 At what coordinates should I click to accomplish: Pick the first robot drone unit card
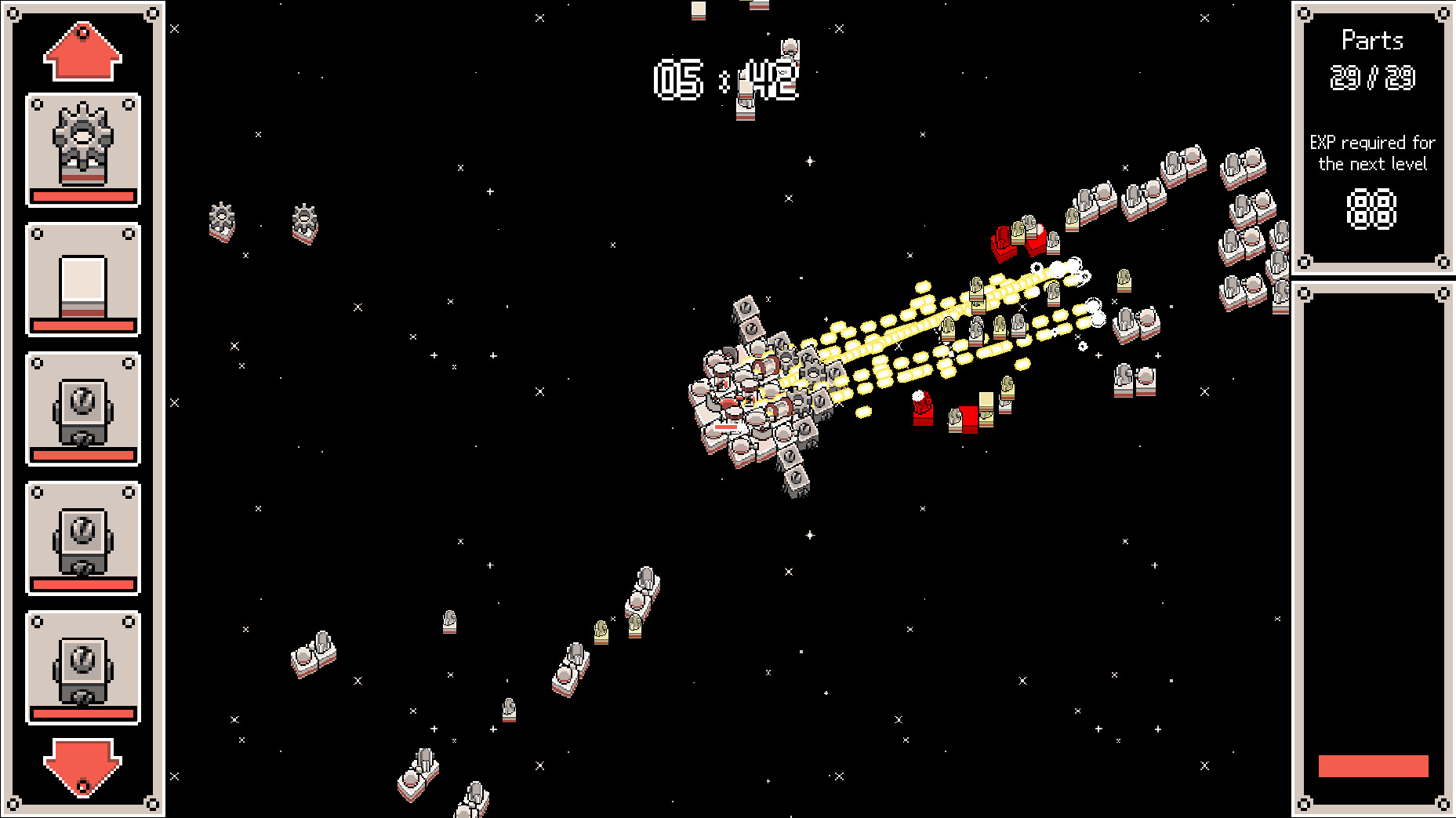tap(82, 408)
